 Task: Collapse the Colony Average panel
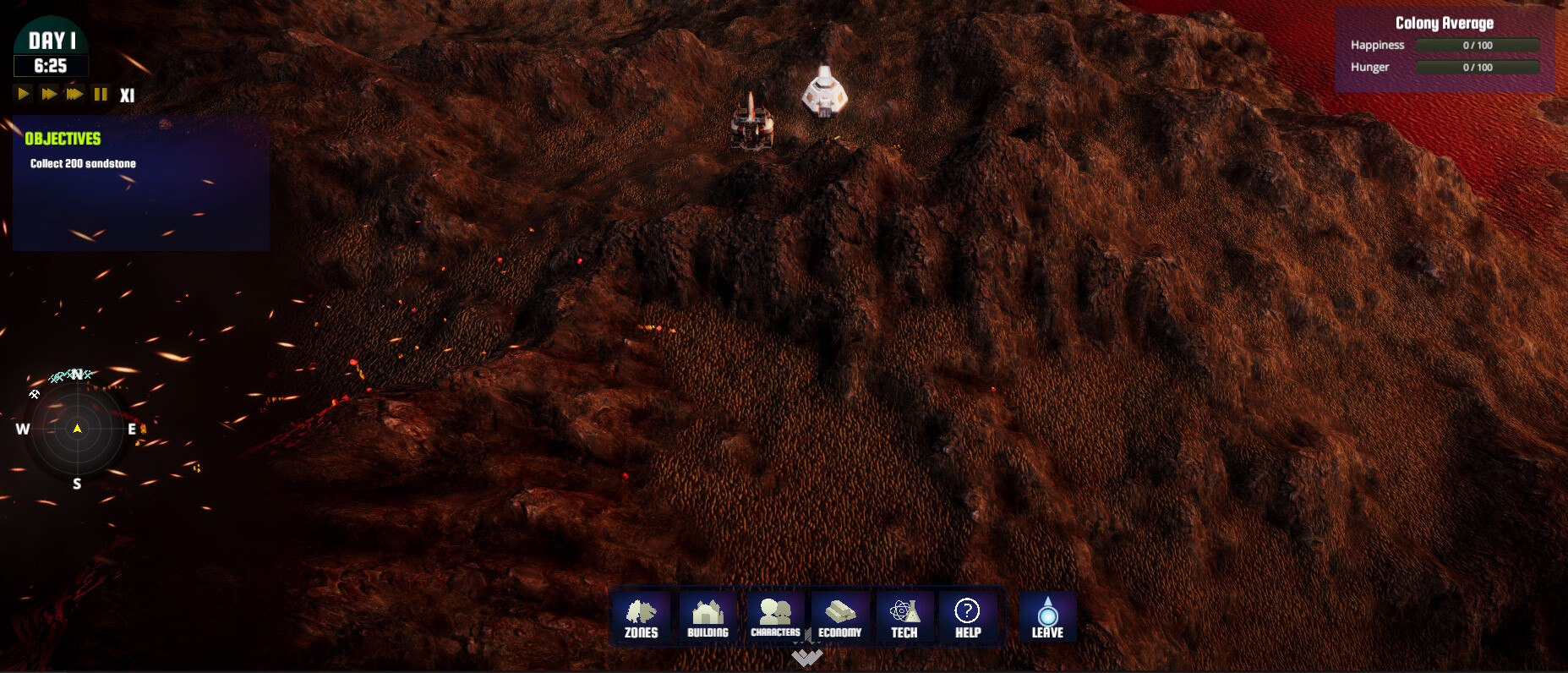[x=1445, y=22]
